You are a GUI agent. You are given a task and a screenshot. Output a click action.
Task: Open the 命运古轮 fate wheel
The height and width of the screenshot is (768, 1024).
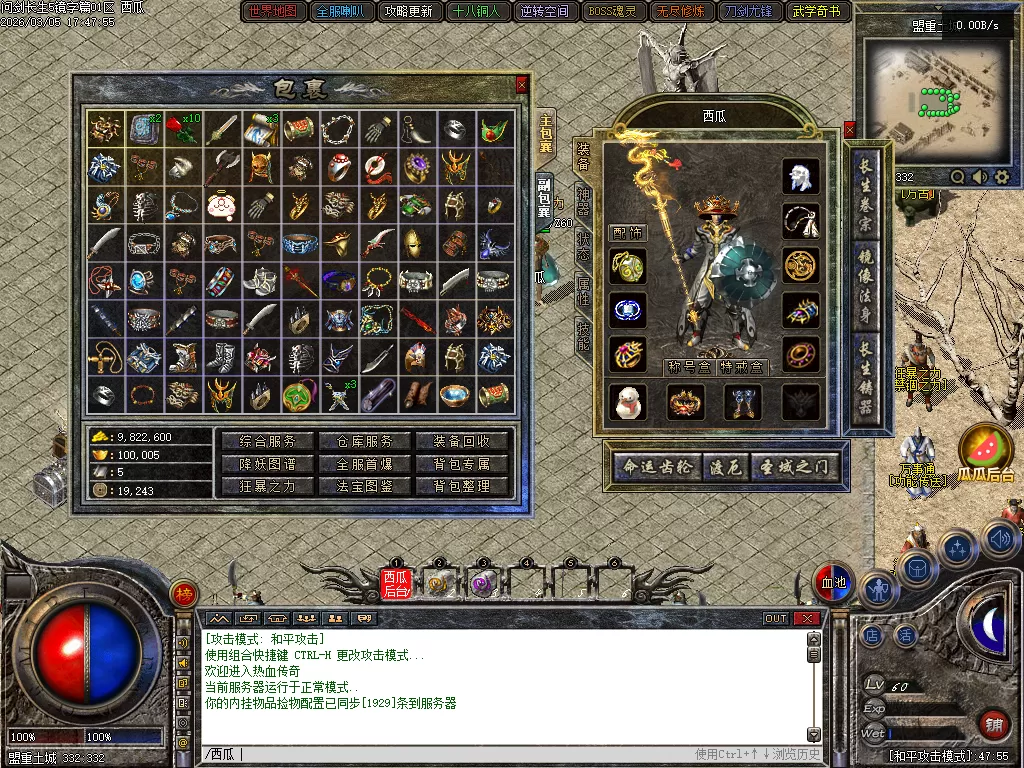(656, 466)
